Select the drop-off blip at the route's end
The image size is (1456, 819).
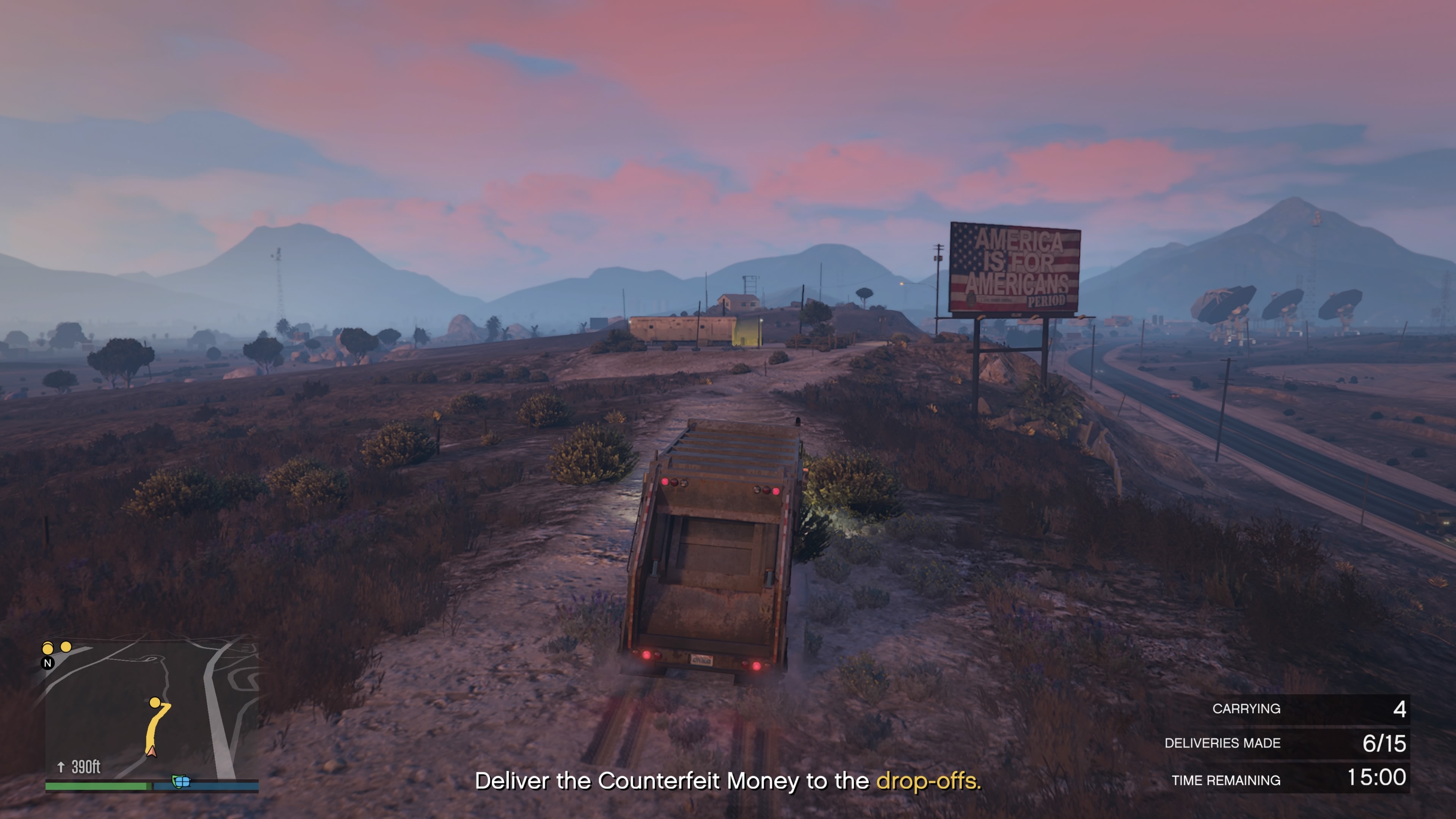point(154,703)
